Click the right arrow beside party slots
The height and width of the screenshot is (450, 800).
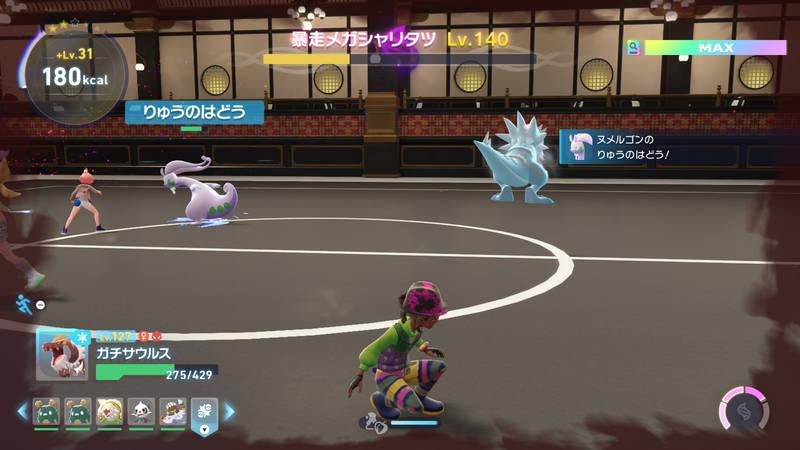pyautogui.click(x=229, y=411)
